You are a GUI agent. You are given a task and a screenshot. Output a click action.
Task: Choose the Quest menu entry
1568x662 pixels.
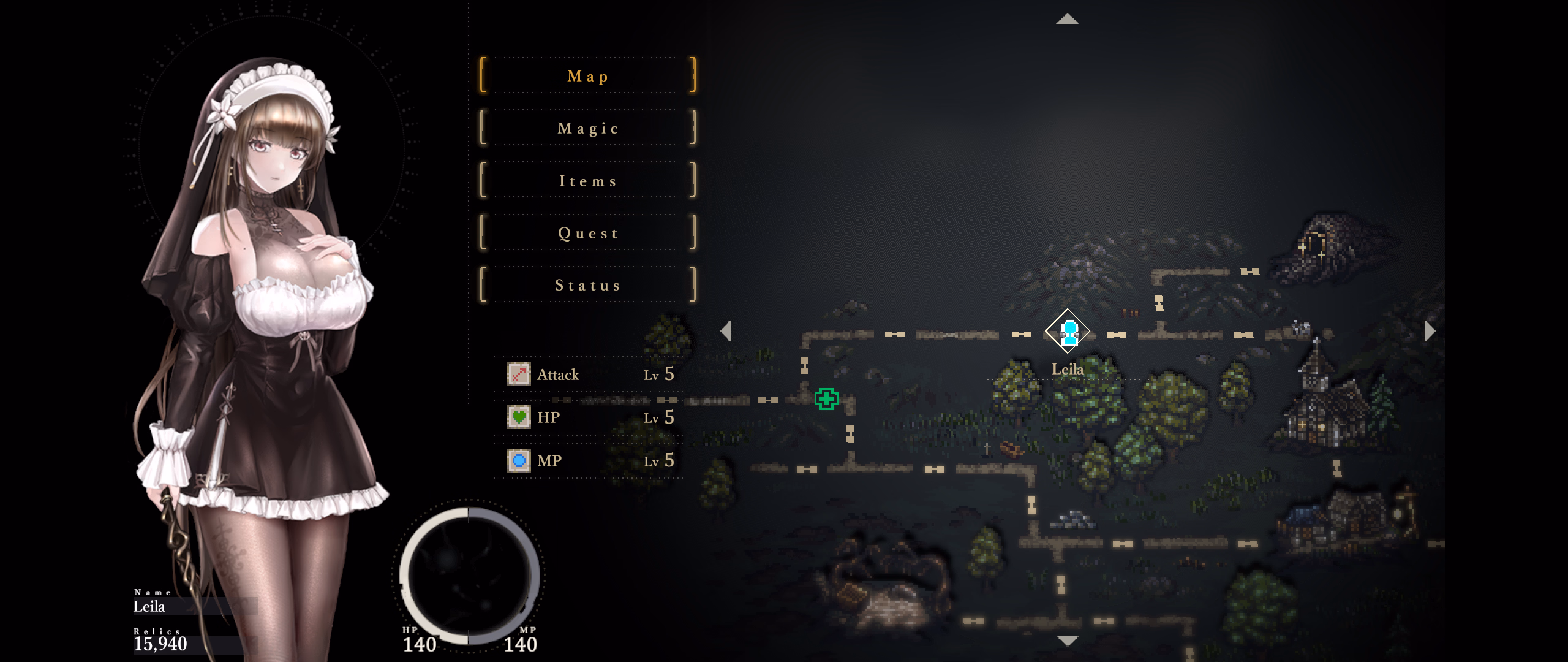[588, 233]
